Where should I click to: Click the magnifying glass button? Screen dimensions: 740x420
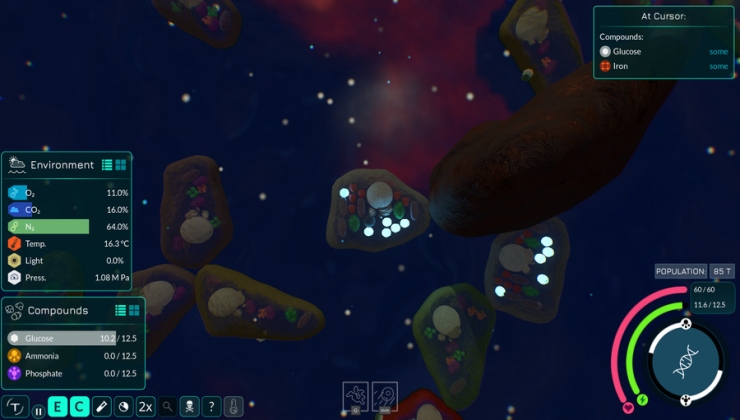pos(167,407)
